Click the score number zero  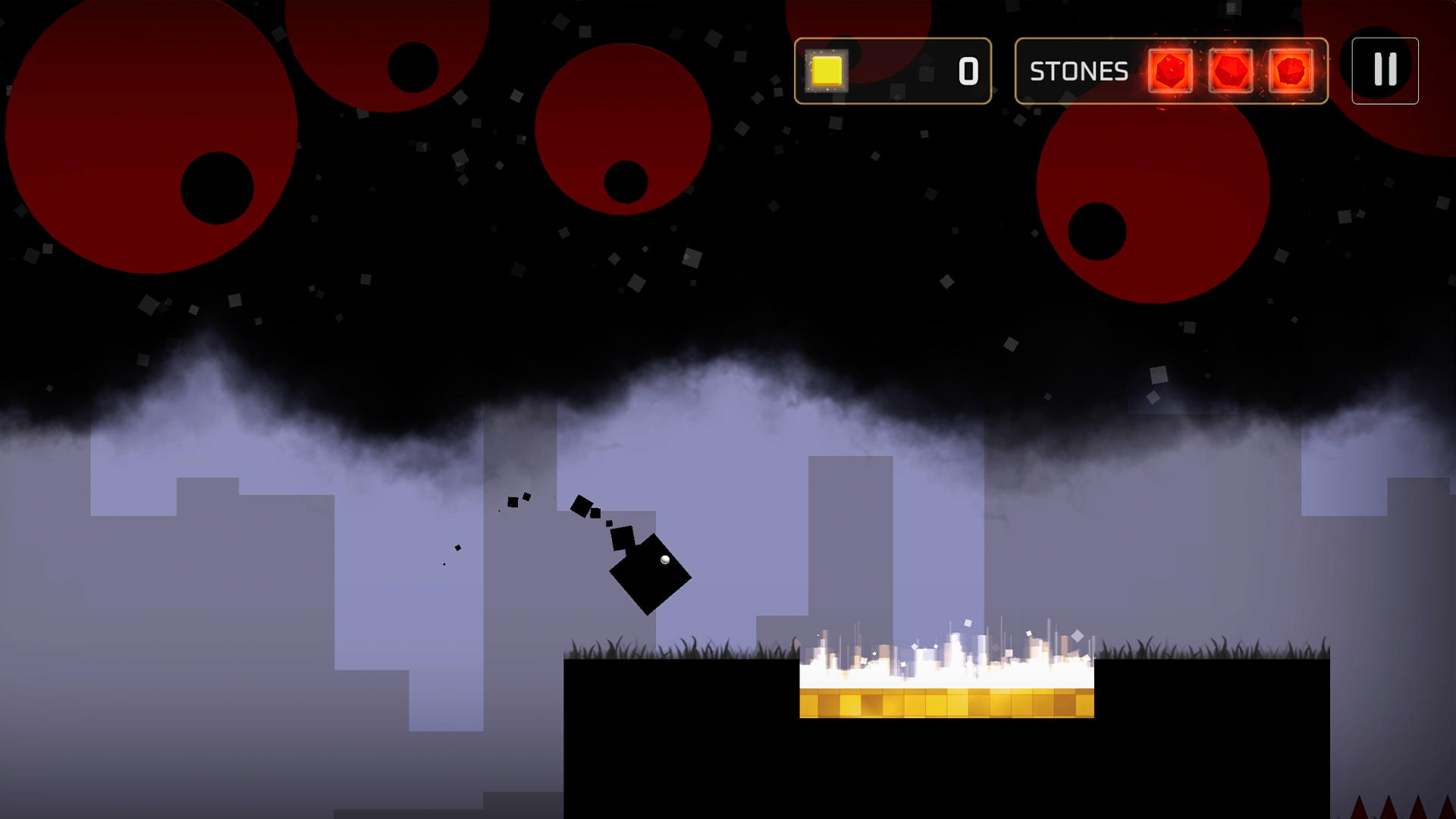[x=969, y=71]
